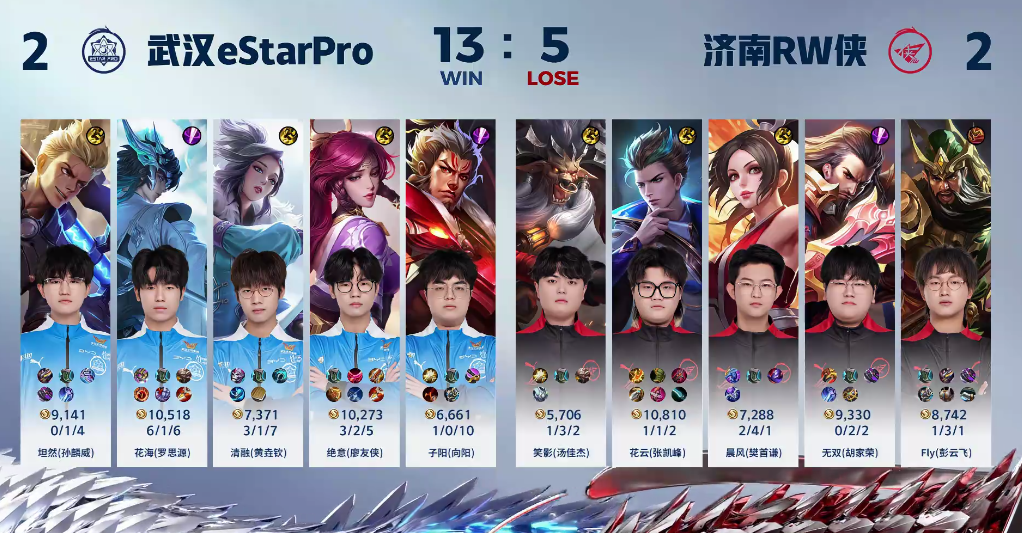Choose 清融 (黄垚钦) player card
1022x533 pixels.
click(x=258, y=290)
